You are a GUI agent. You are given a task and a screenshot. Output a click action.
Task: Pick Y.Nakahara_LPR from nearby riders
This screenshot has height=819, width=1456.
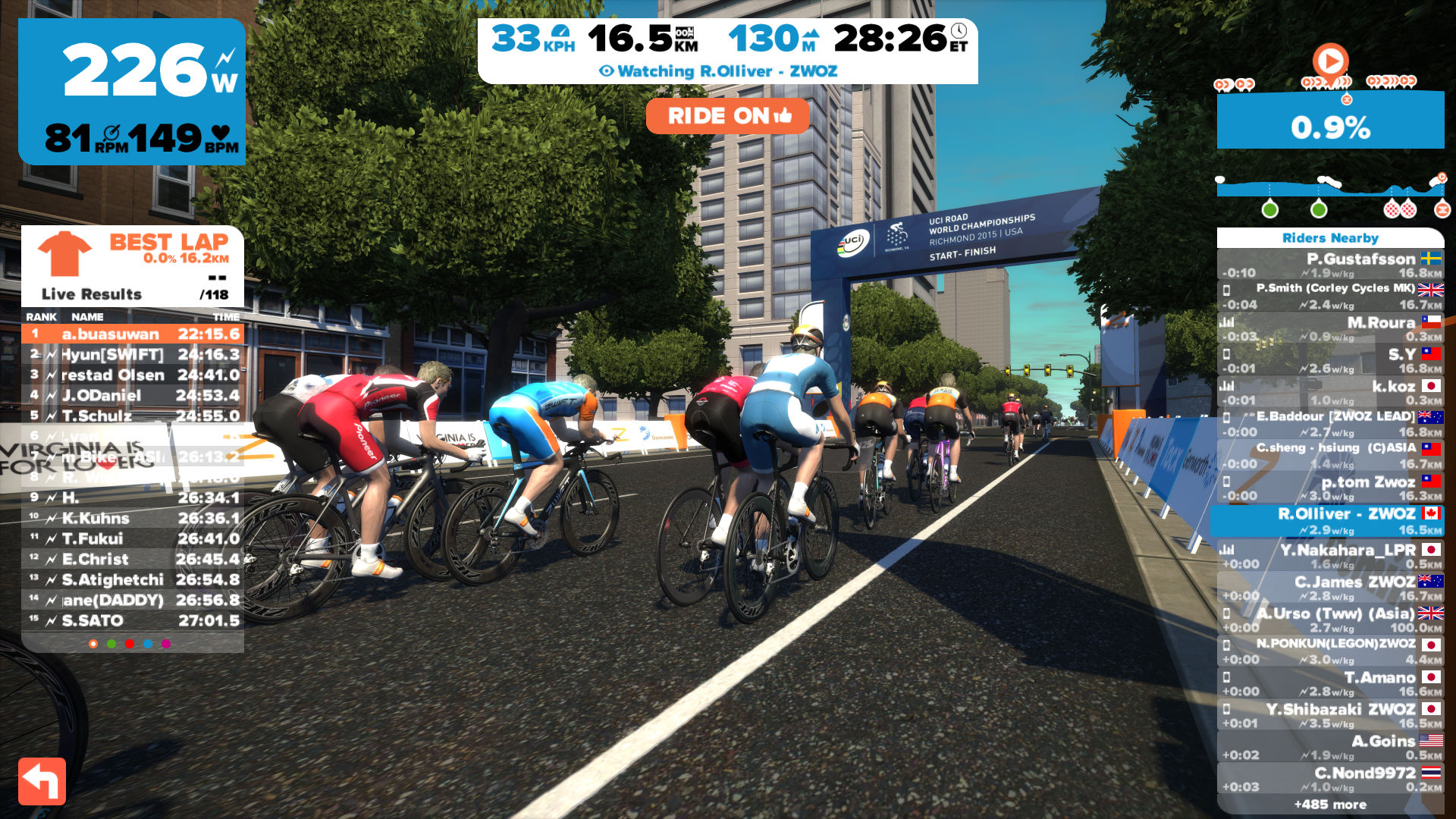[x=1330, y=556]
